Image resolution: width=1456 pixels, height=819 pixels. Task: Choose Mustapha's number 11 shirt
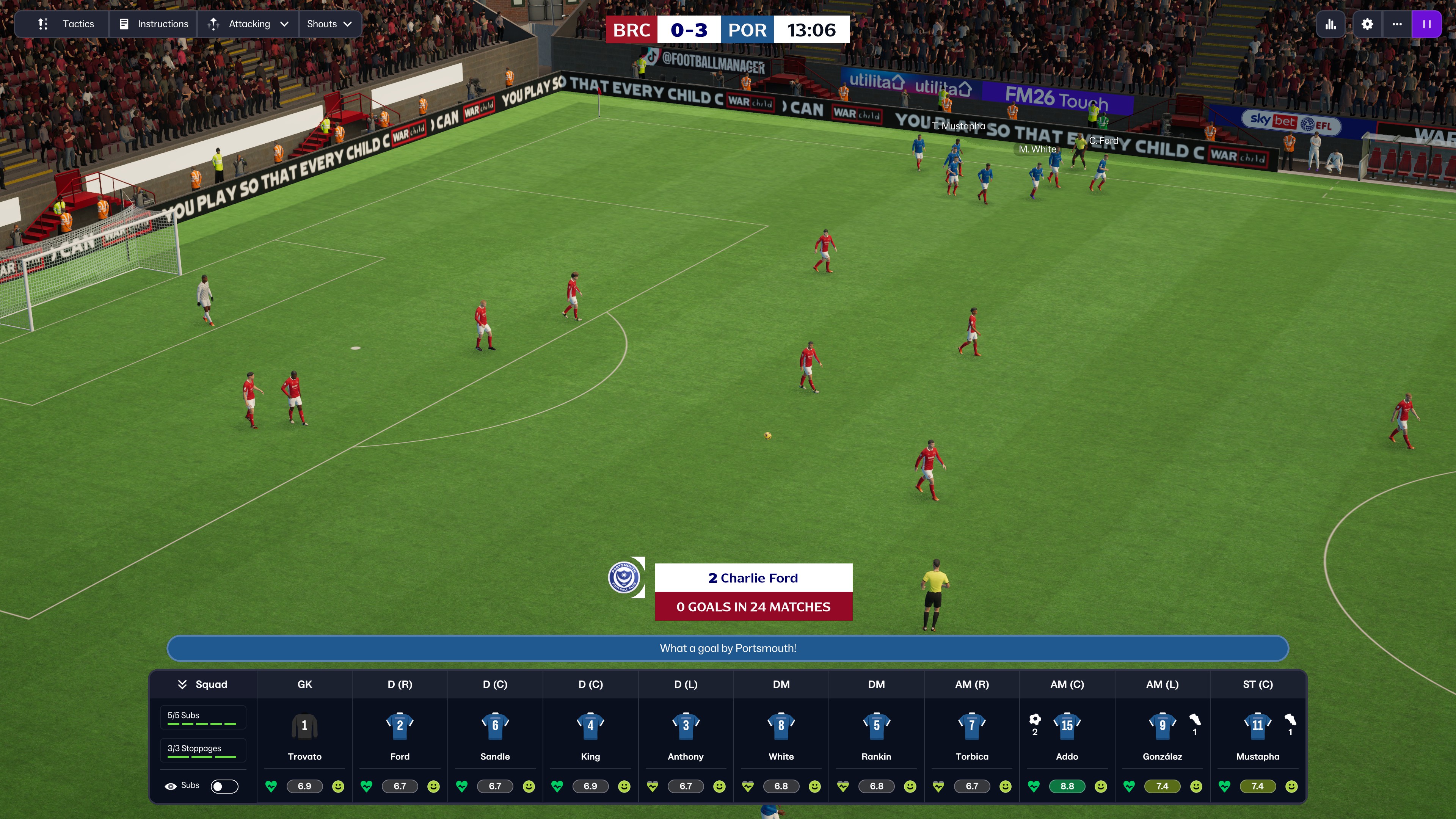1257,725
